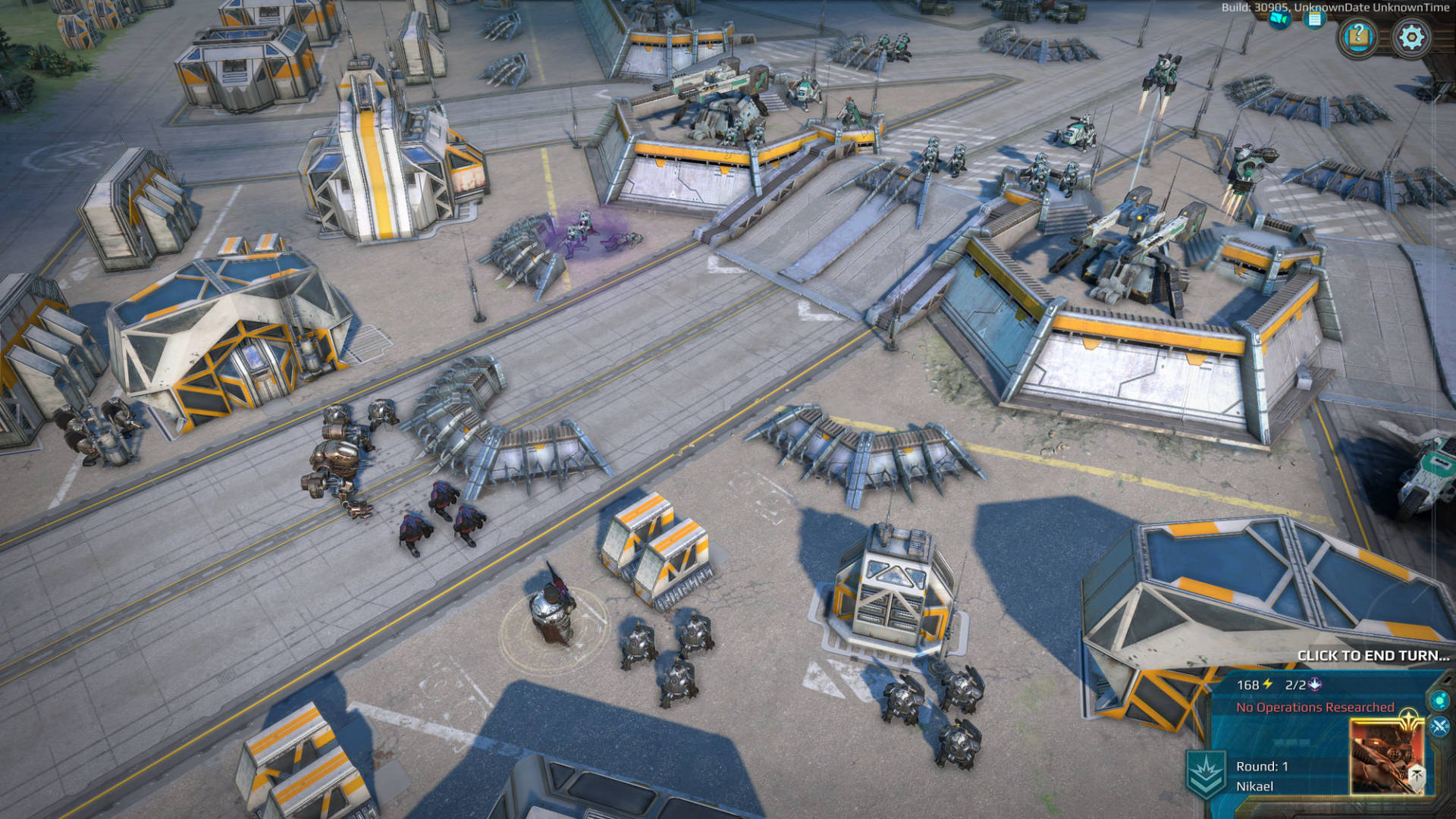Click the round teal orb button
Viewport: 1456px width, 819px height.
point(1439,699)
